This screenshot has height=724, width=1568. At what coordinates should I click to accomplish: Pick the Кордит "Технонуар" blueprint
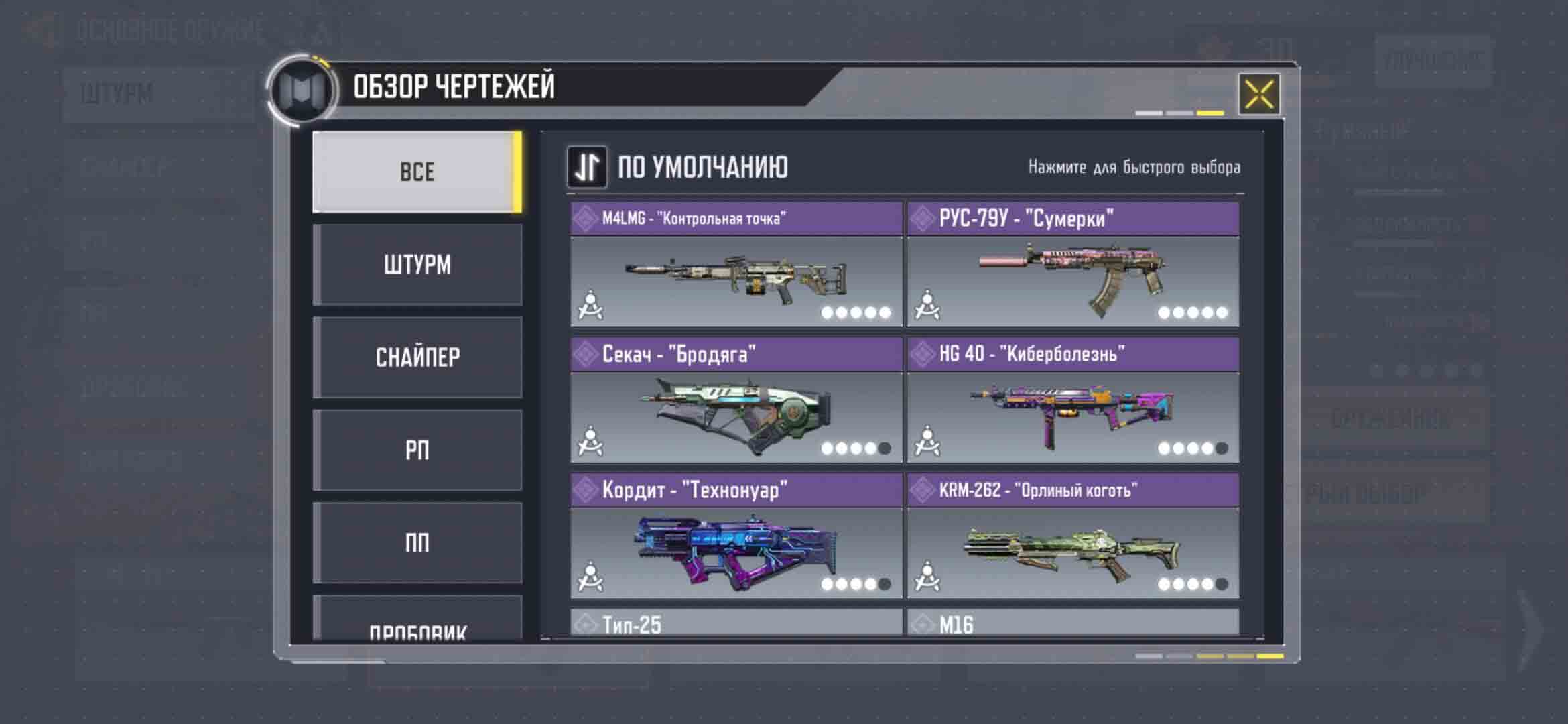pos(736,536)
